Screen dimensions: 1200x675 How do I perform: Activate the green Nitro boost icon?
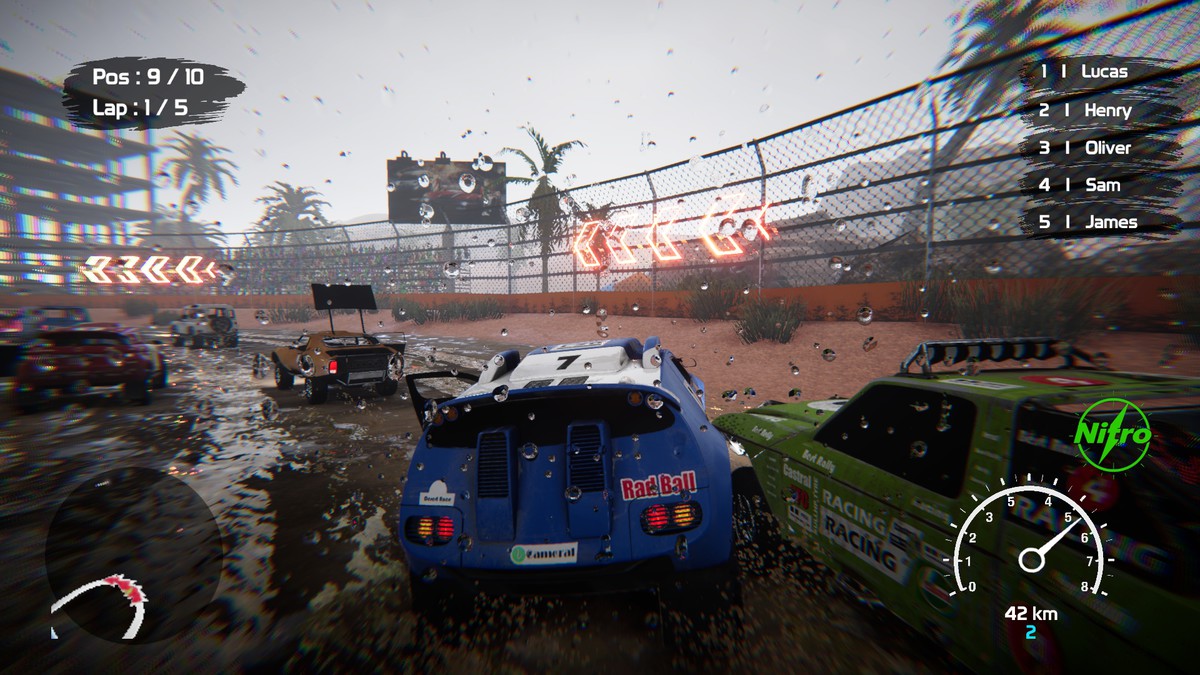click(1112, 435)
